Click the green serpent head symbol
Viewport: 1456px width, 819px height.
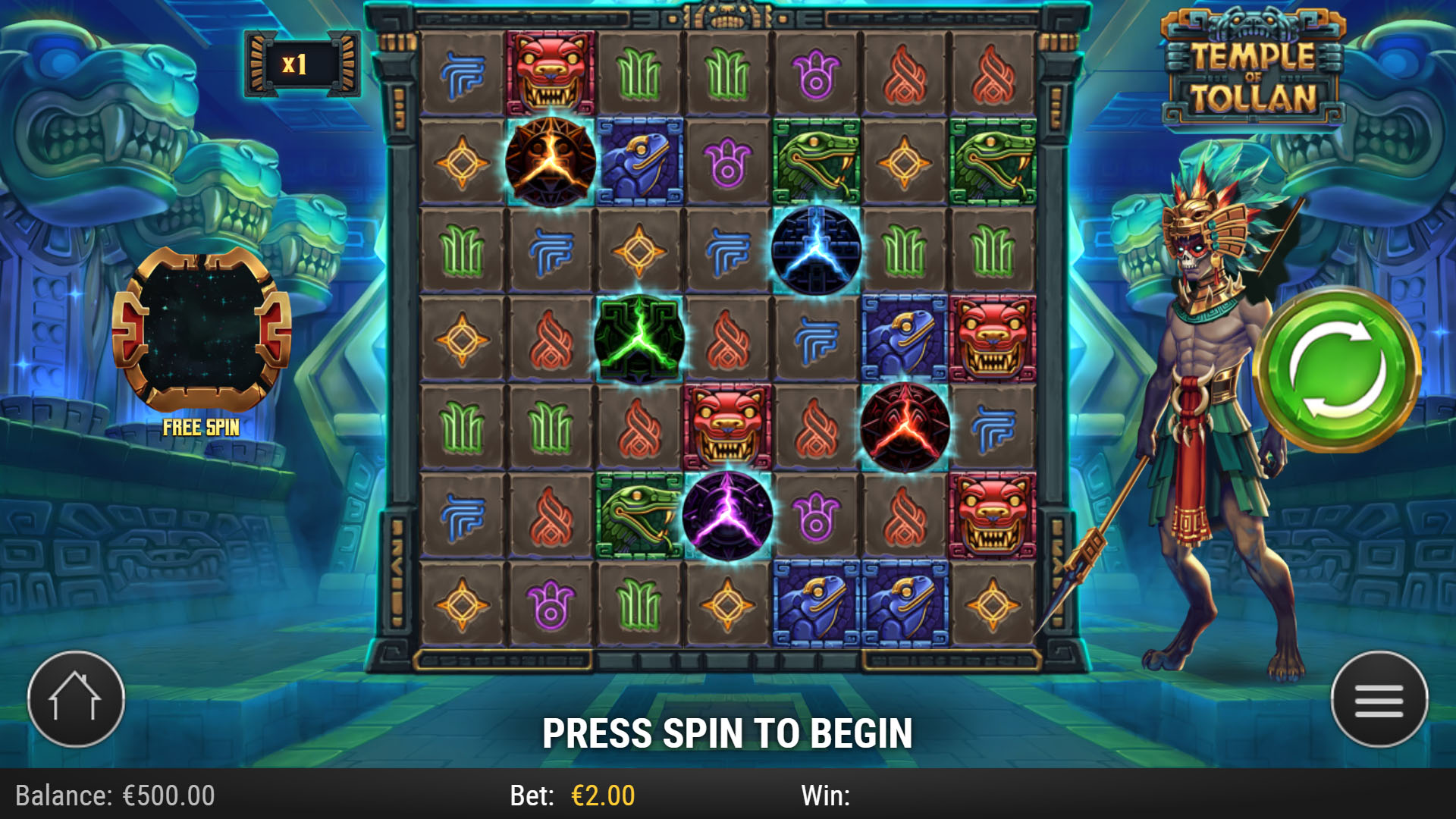tap(817, 162)
